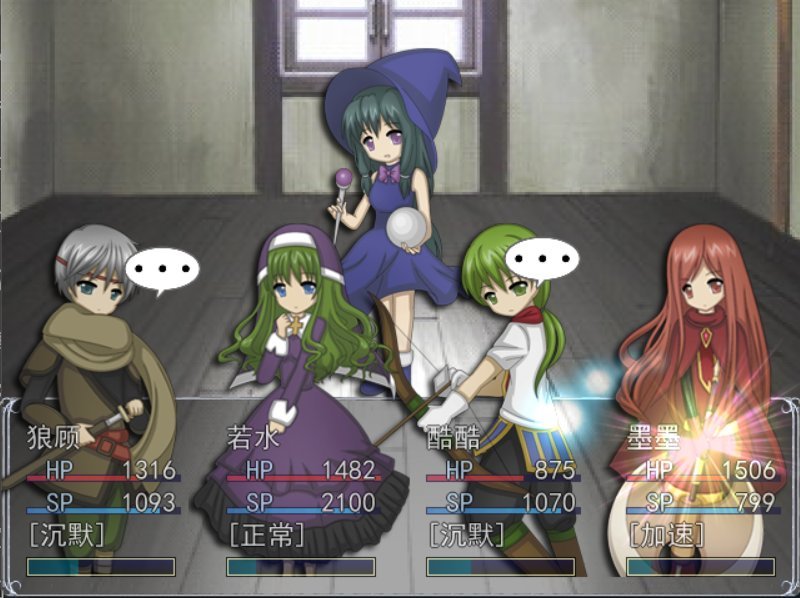This screenshot has width=800, height=598.
Task: Select party member 狼顾's status panel
Action: tap(101, 500)
